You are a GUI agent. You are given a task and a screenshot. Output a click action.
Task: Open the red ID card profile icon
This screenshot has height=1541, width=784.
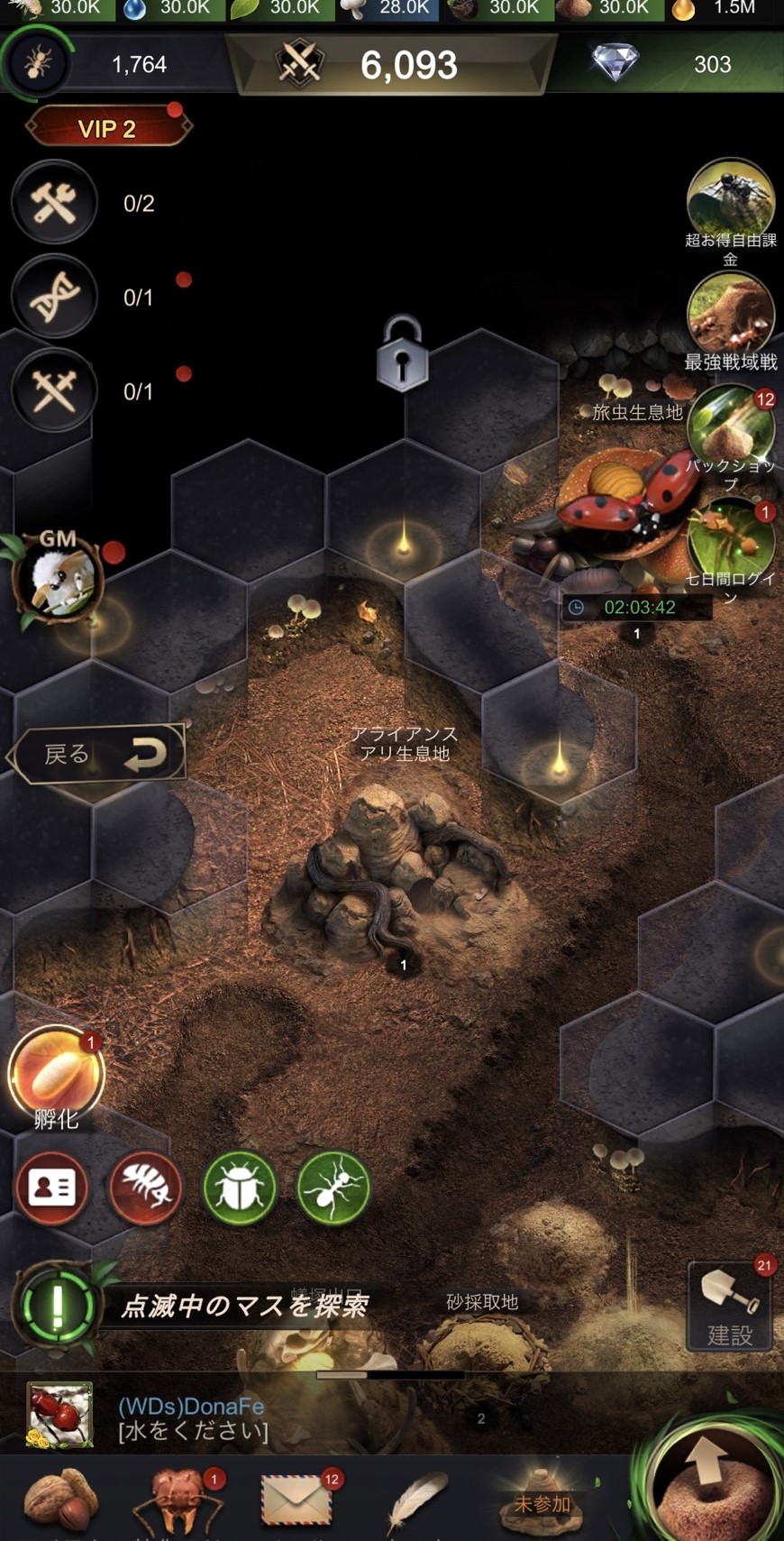[x=52, y=1188]
